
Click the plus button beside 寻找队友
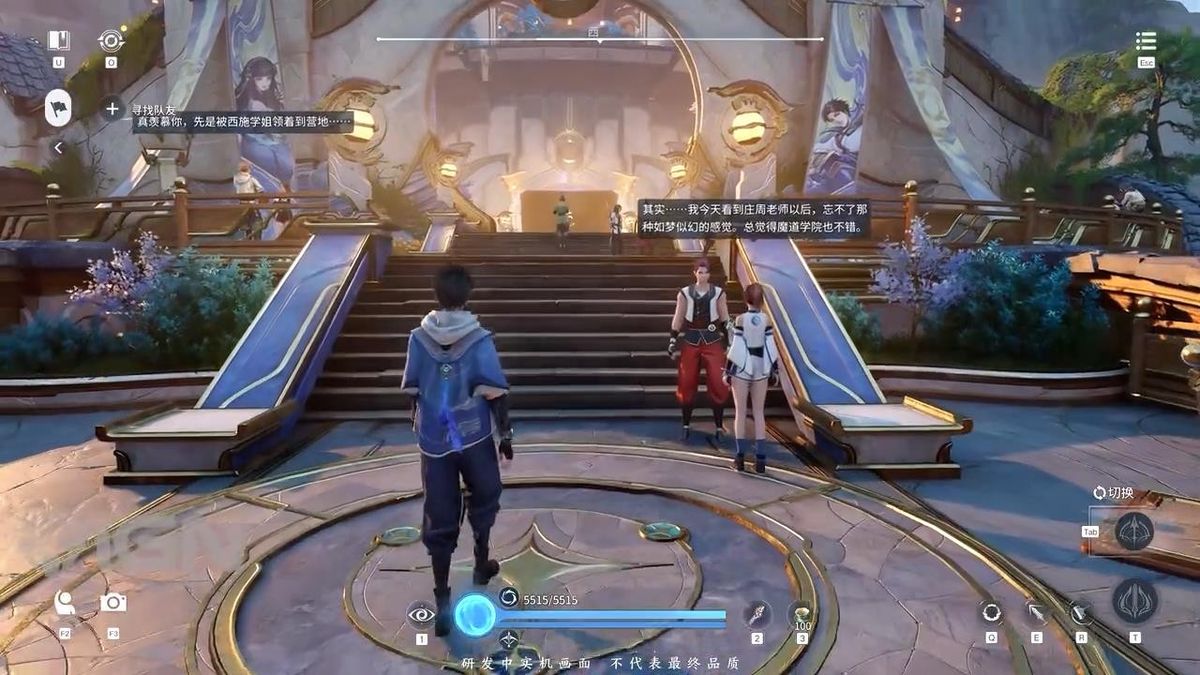coord(112,108)
